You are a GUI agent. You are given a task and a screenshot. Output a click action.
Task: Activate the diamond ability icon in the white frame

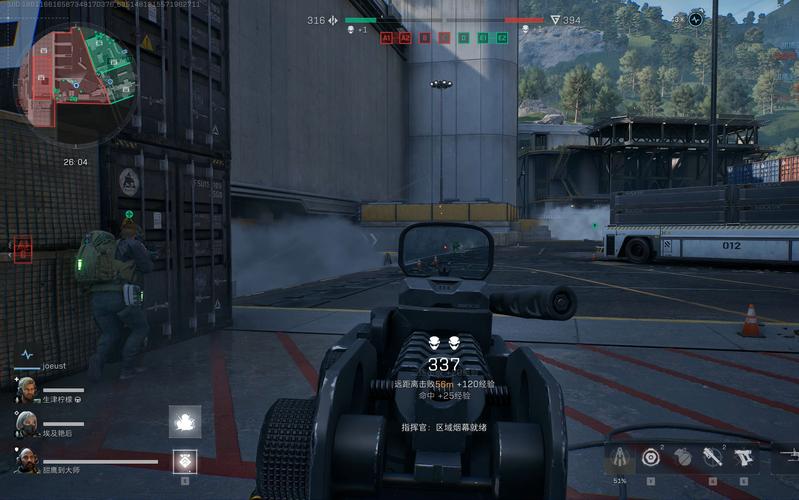pyautogui.click(x=185, y=461)
